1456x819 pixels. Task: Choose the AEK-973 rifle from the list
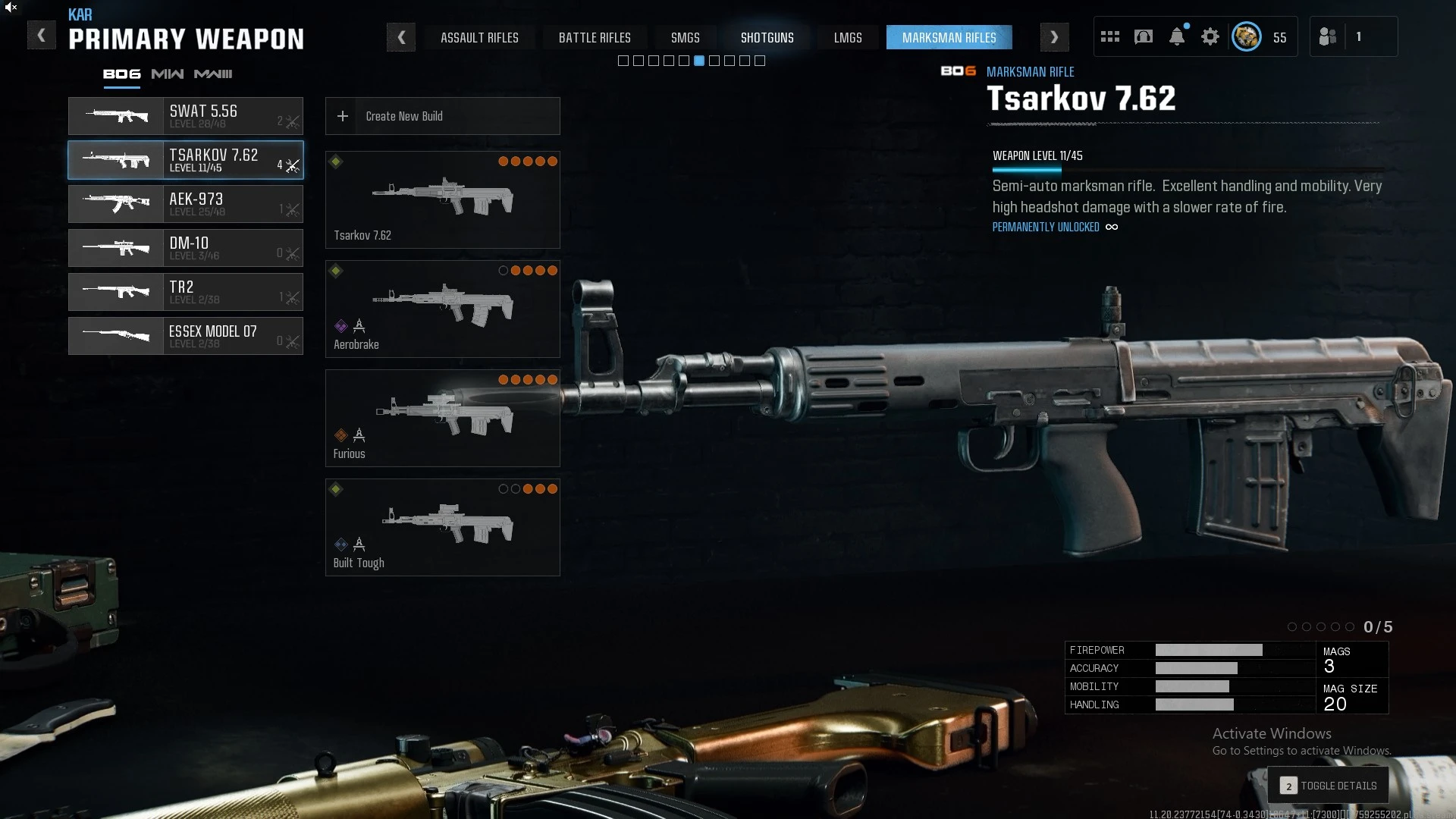point(185,204)
